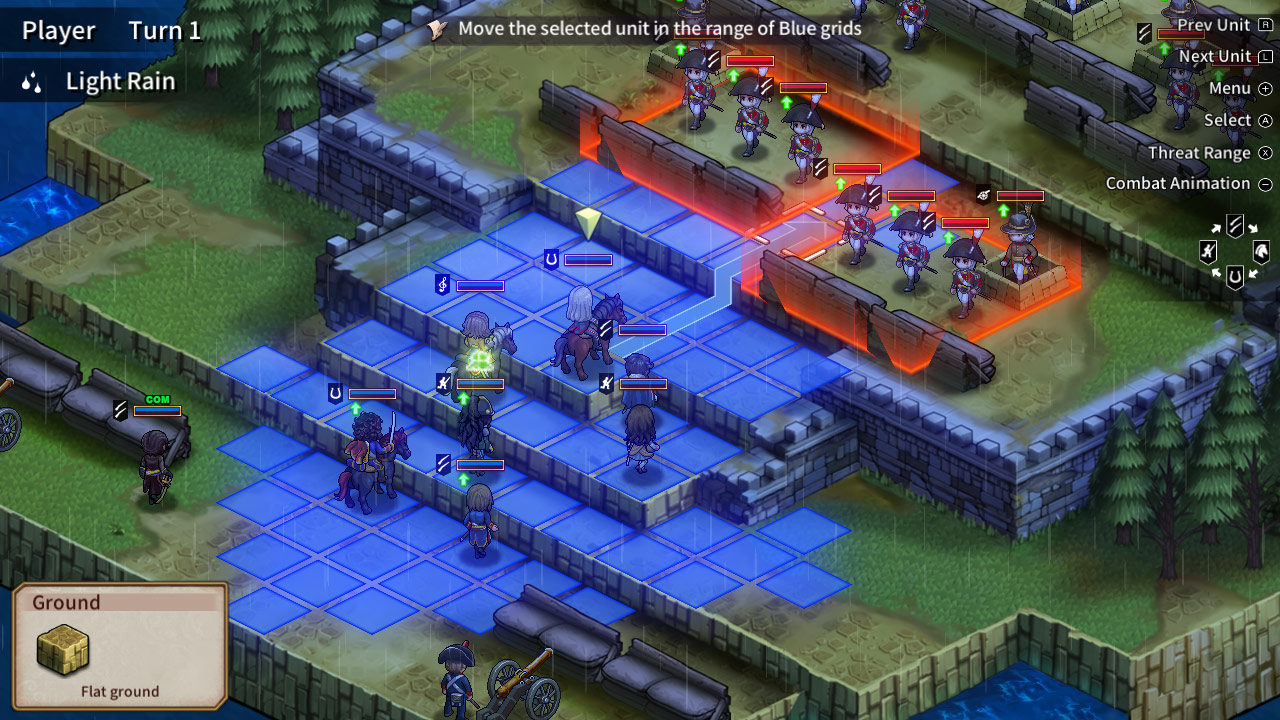Toggle Combat Animation on or off
Image resolution: width=1280 pixels, height=720 pixels.
[x=1176, y=184]
